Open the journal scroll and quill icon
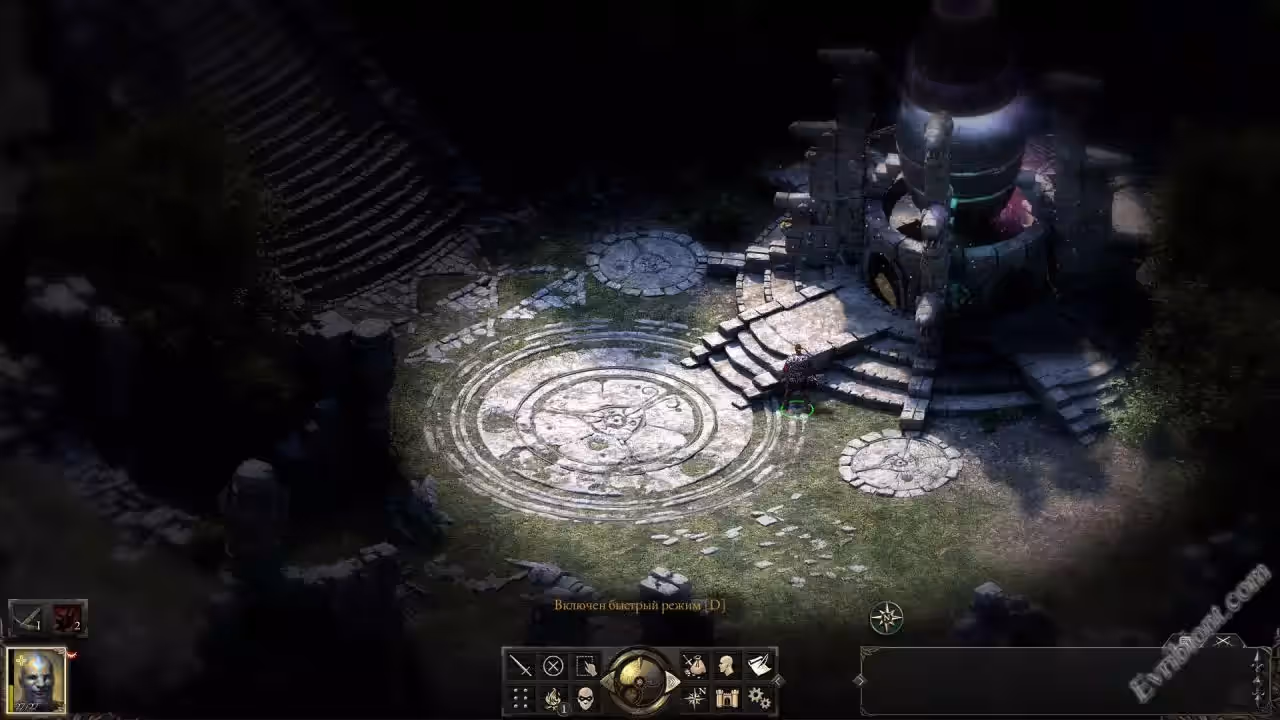This screenshot has height=720, width=1280. tap(759, 666)
